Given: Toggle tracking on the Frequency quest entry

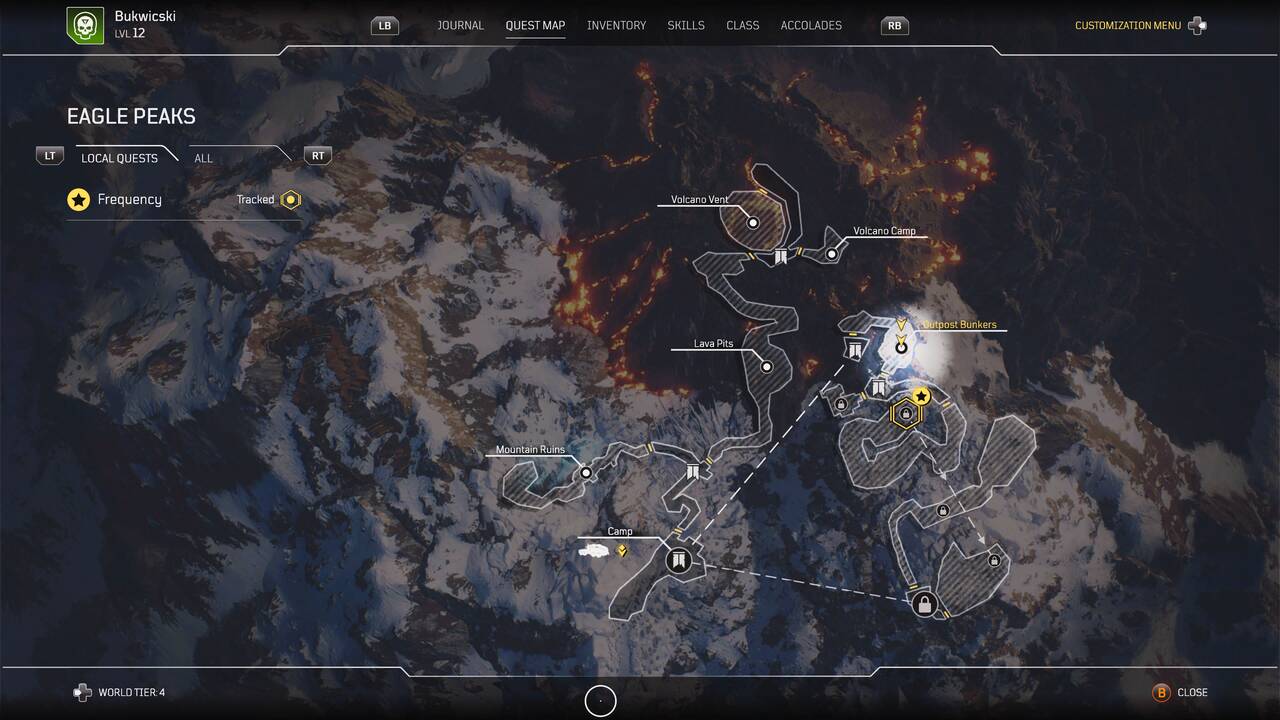Looking at the screenshot, I should [79, 199].
